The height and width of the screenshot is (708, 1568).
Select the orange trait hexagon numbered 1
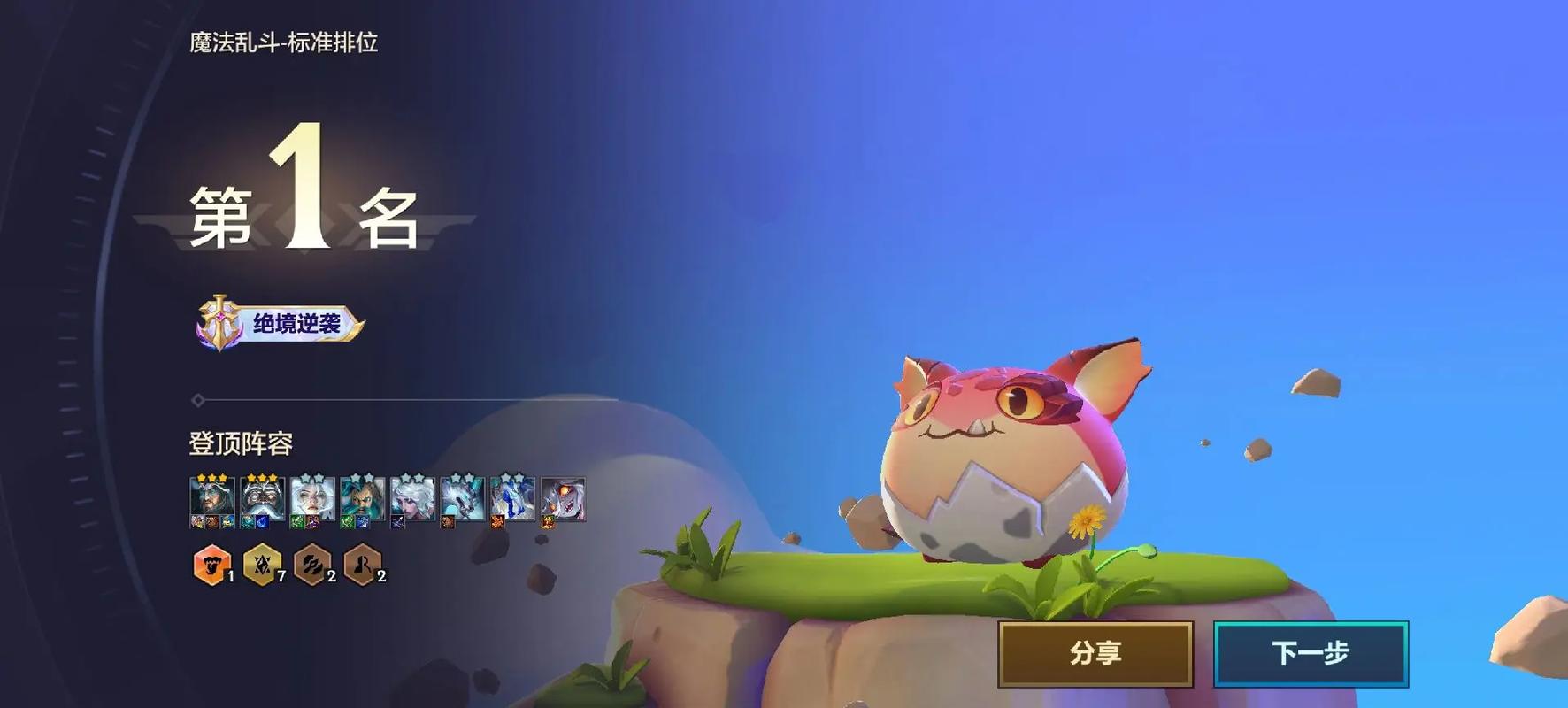click(211, 565)
